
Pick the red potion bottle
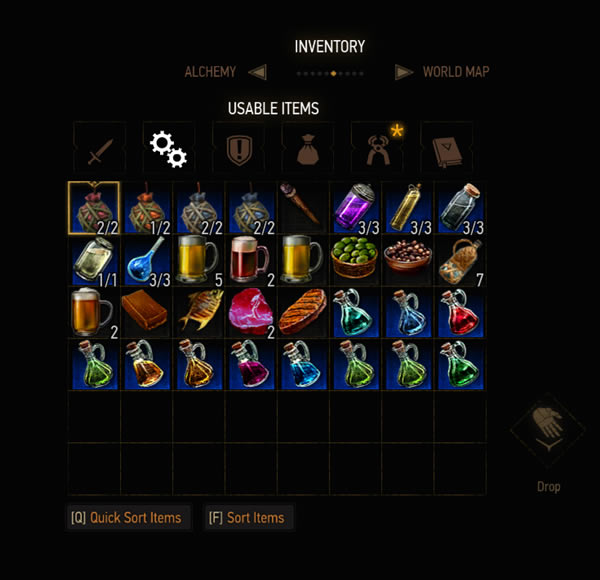[459, 311]
